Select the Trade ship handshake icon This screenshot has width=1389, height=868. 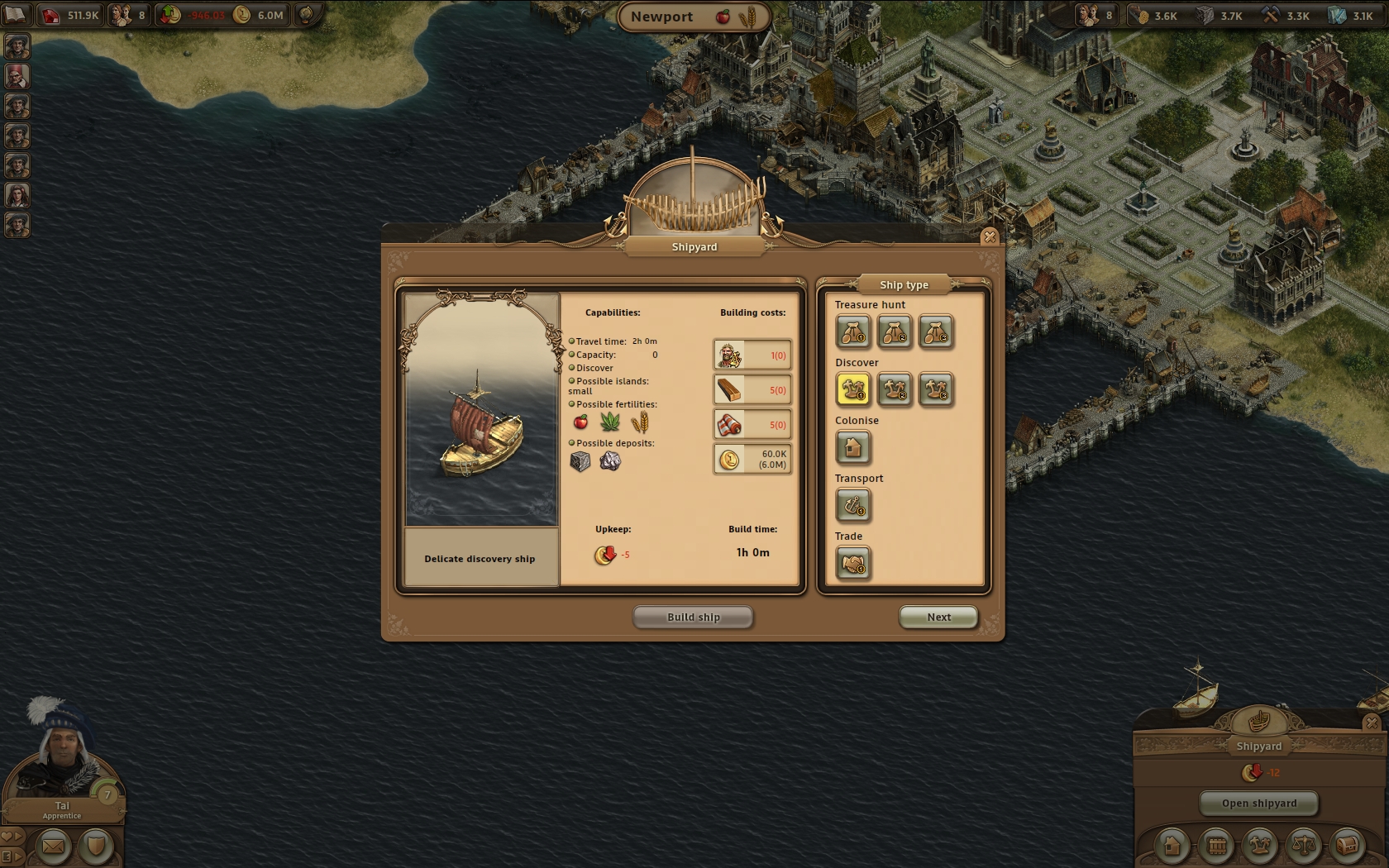853,563
